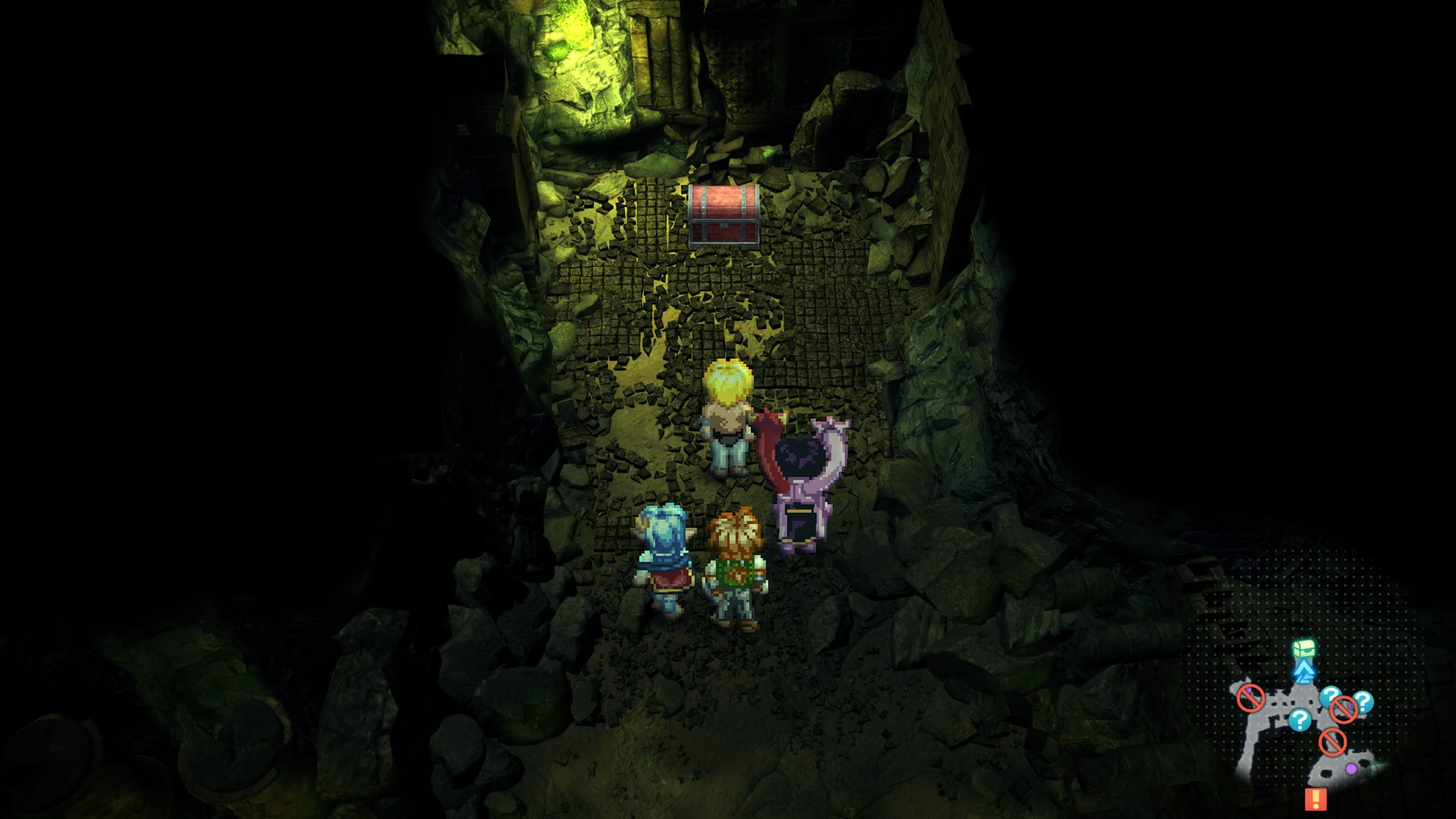The image size is (1456, 819).
Task: Select the far-left blocked-path marker on minimap
Action: tap(1250, 698)
